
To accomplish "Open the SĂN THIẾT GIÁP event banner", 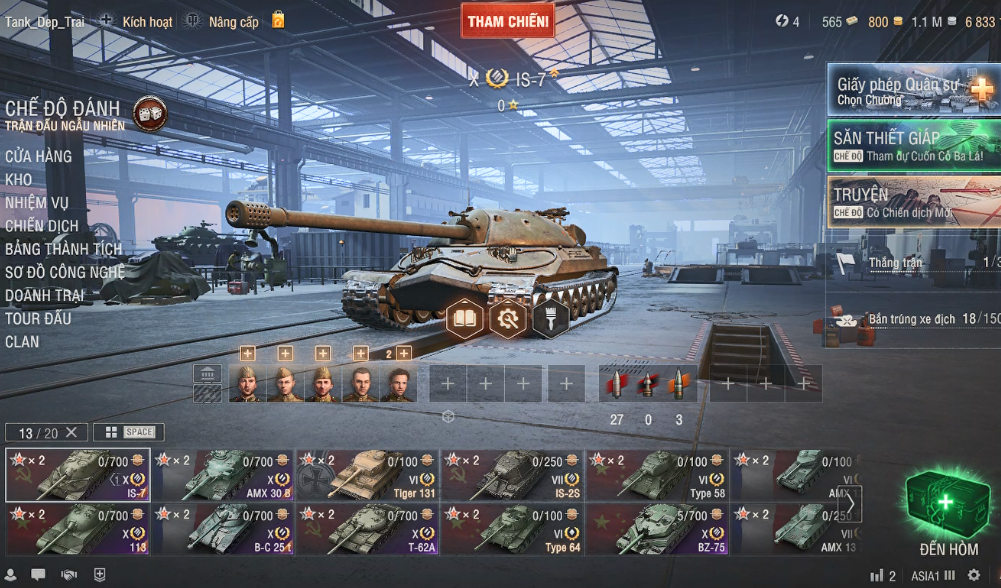I will point(913,146).
